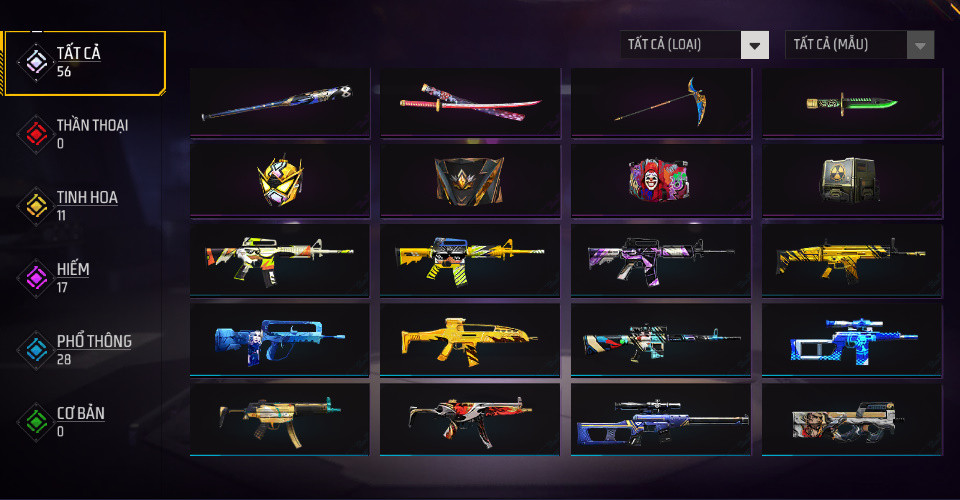Screen dimensions: 960x500
Task: Select the baseball bat skin
Action: point(279,103)
